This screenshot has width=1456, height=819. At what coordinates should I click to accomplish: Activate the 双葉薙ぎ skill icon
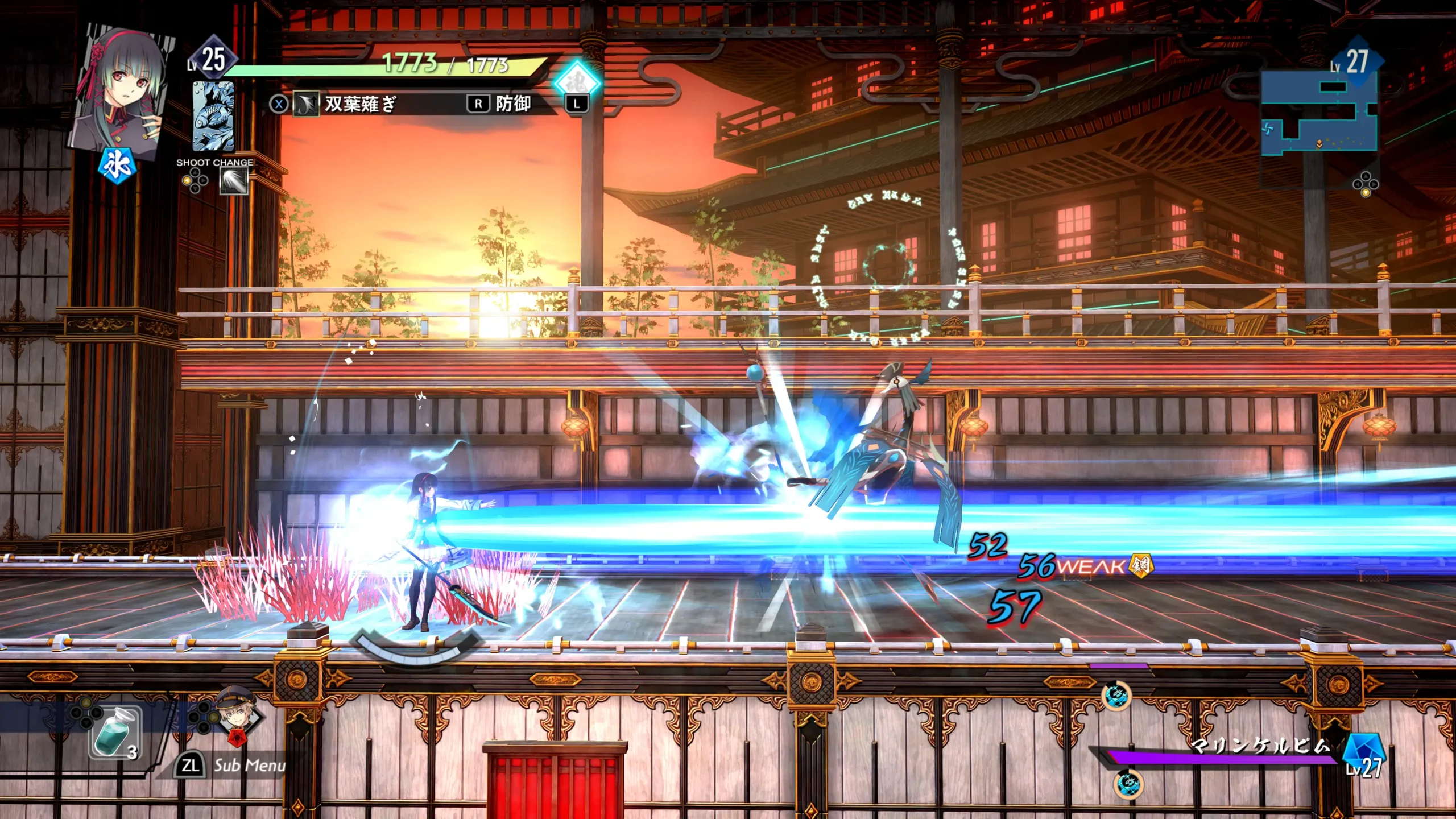pyautogui.click(x=305, y=105)
